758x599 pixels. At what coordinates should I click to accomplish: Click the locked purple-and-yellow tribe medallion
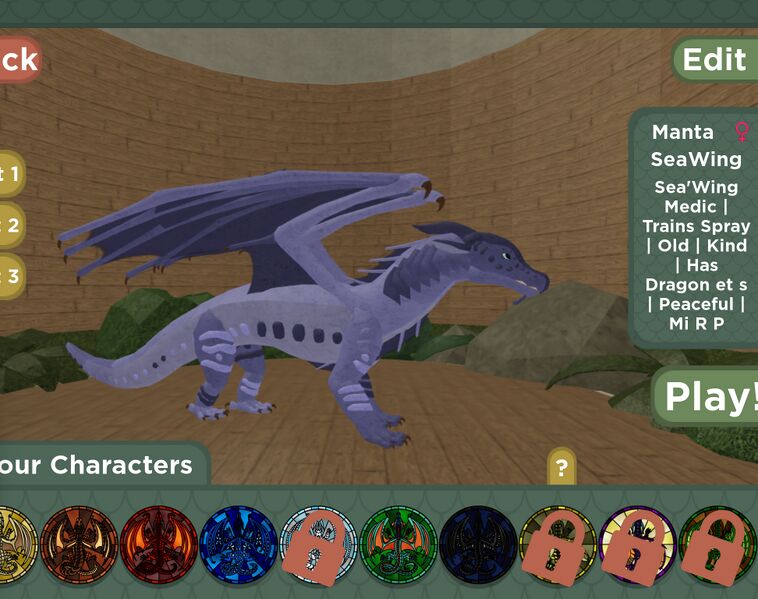click(x=638, y=545)
